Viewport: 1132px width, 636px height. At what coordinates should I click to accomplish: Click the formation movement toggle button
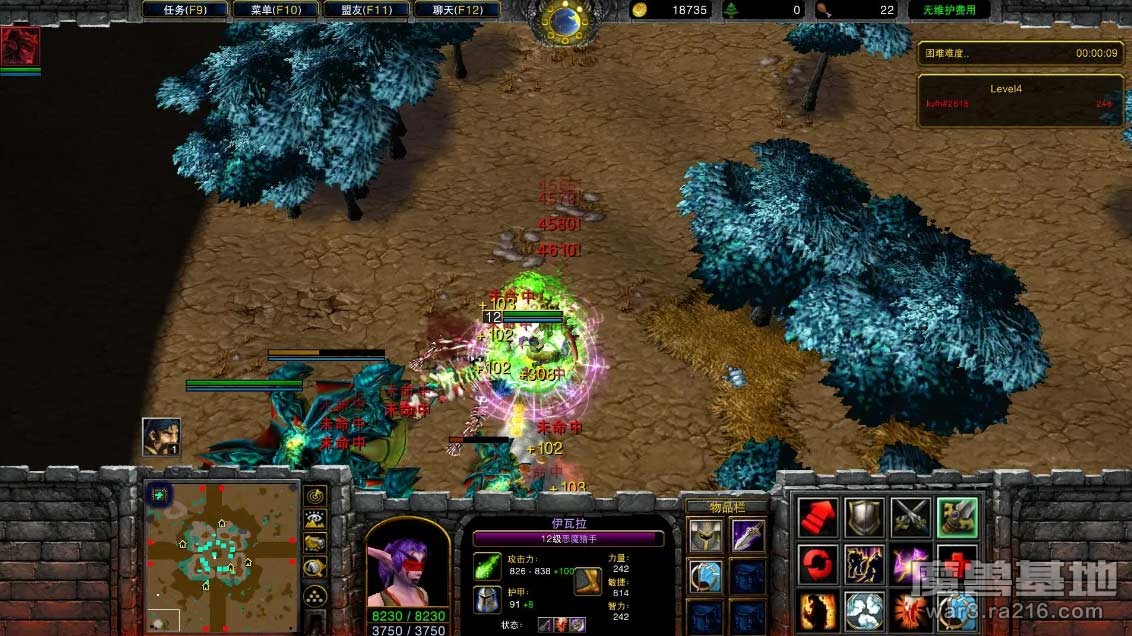[316, 594]
